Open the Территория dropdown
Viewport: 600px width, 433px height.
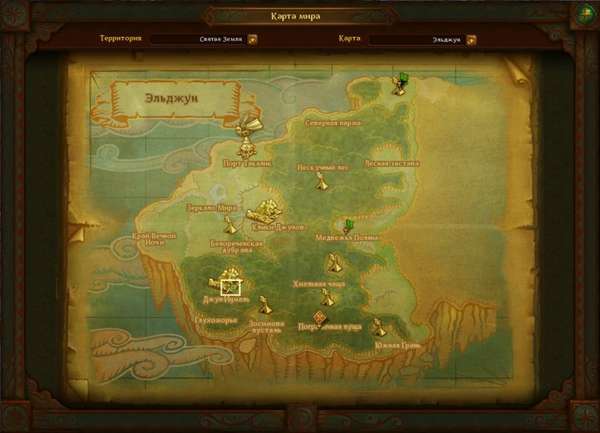pos(252,40)
